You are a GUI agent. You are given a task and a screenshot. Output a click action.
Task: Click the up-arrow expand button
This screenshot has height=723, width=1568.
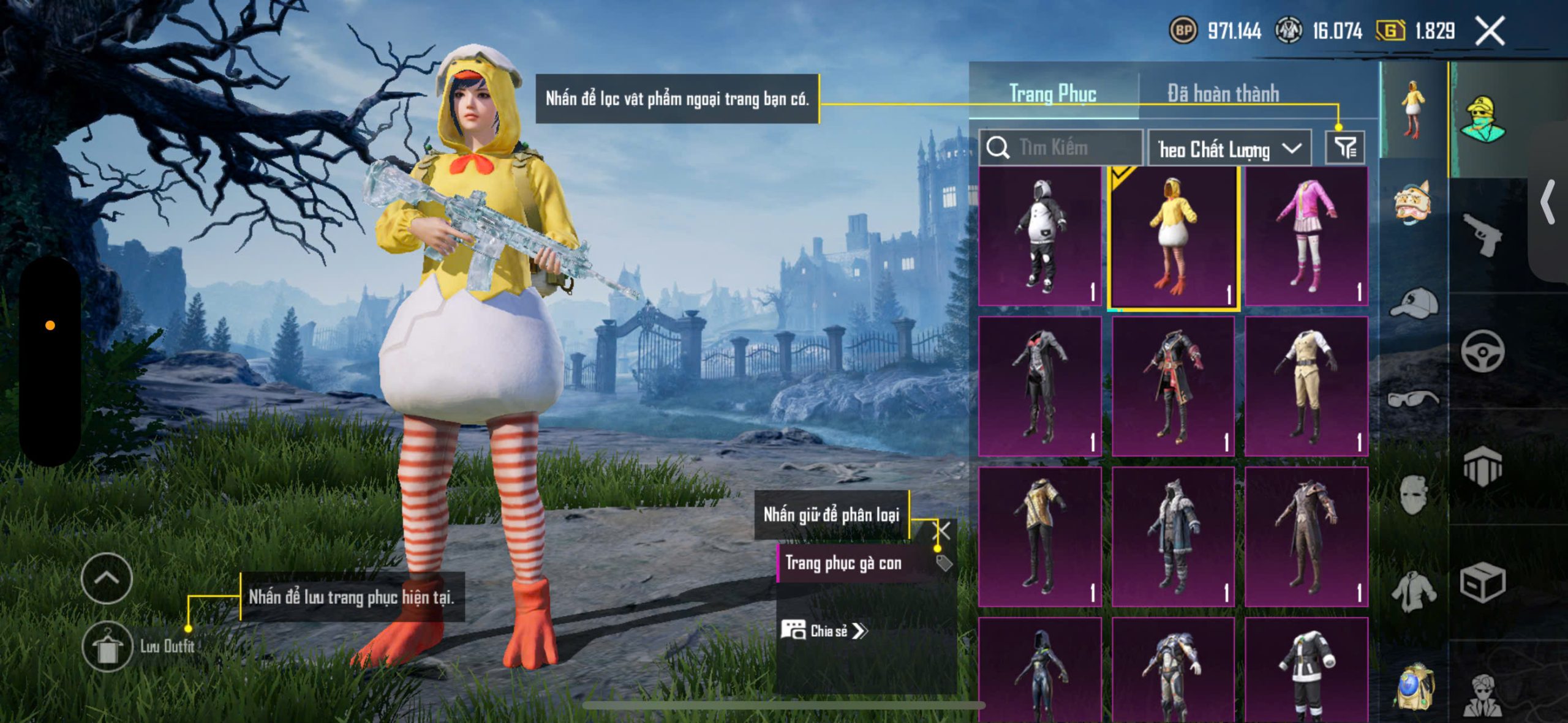point(107,578)
